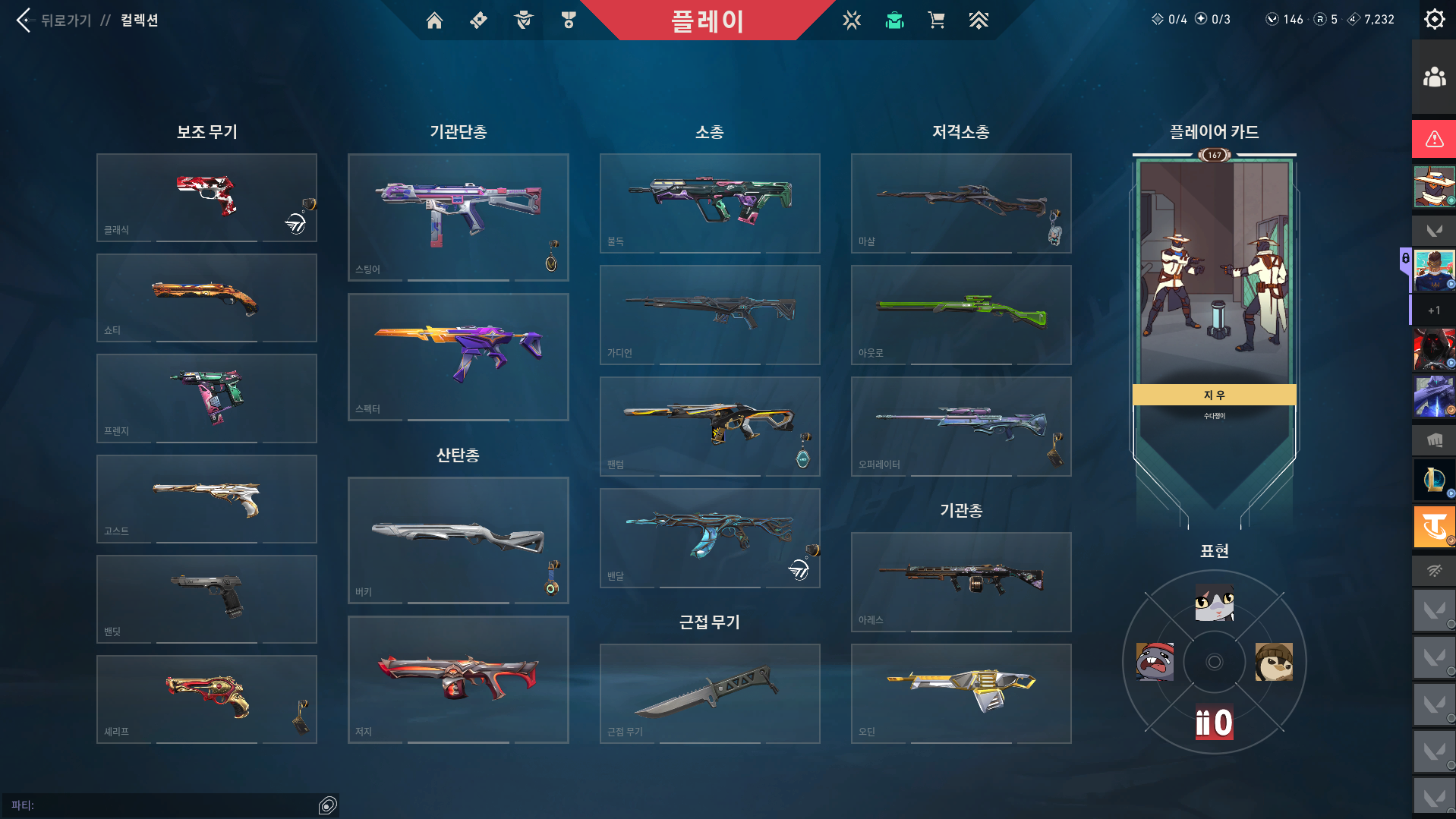This screenshot has height=819, width=1456.
Task: Click the 파티 chat input field
Action: (167, 805)
